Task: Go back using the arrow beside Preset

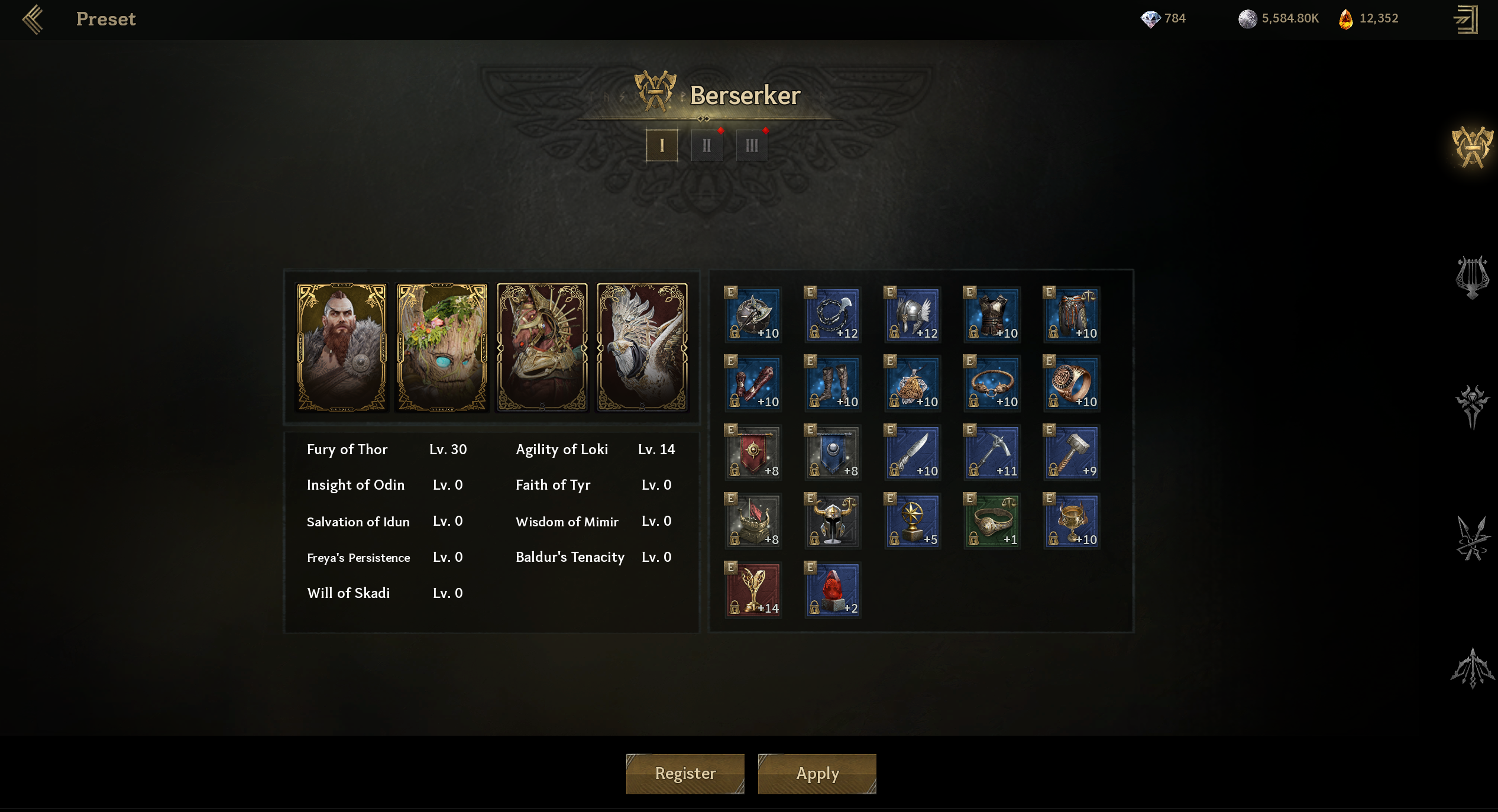Action: (x=33, y=19)
